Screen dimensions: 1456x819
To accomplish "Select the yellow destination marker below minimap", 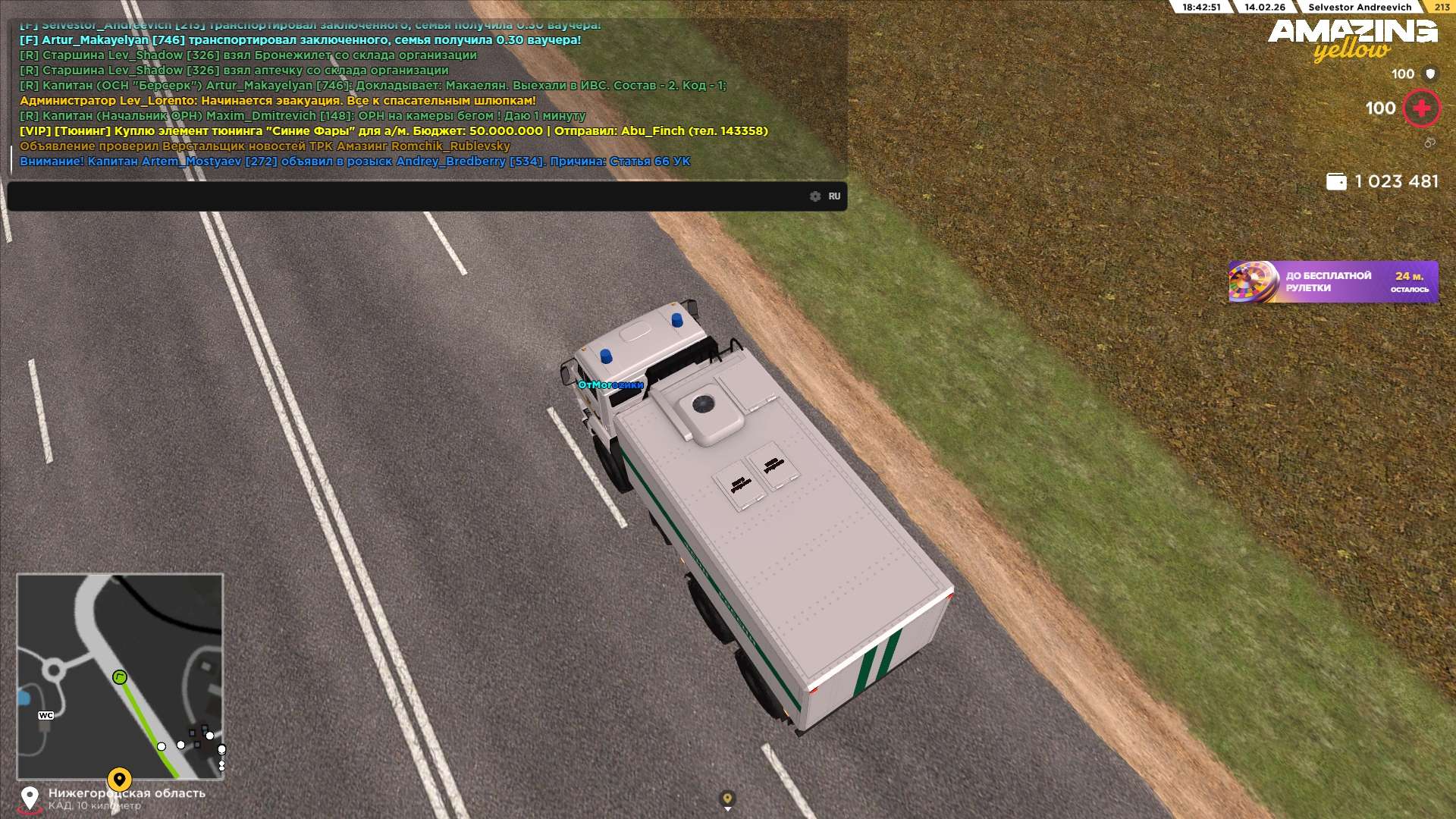I will pyautogui.click(x=119, y=779).
